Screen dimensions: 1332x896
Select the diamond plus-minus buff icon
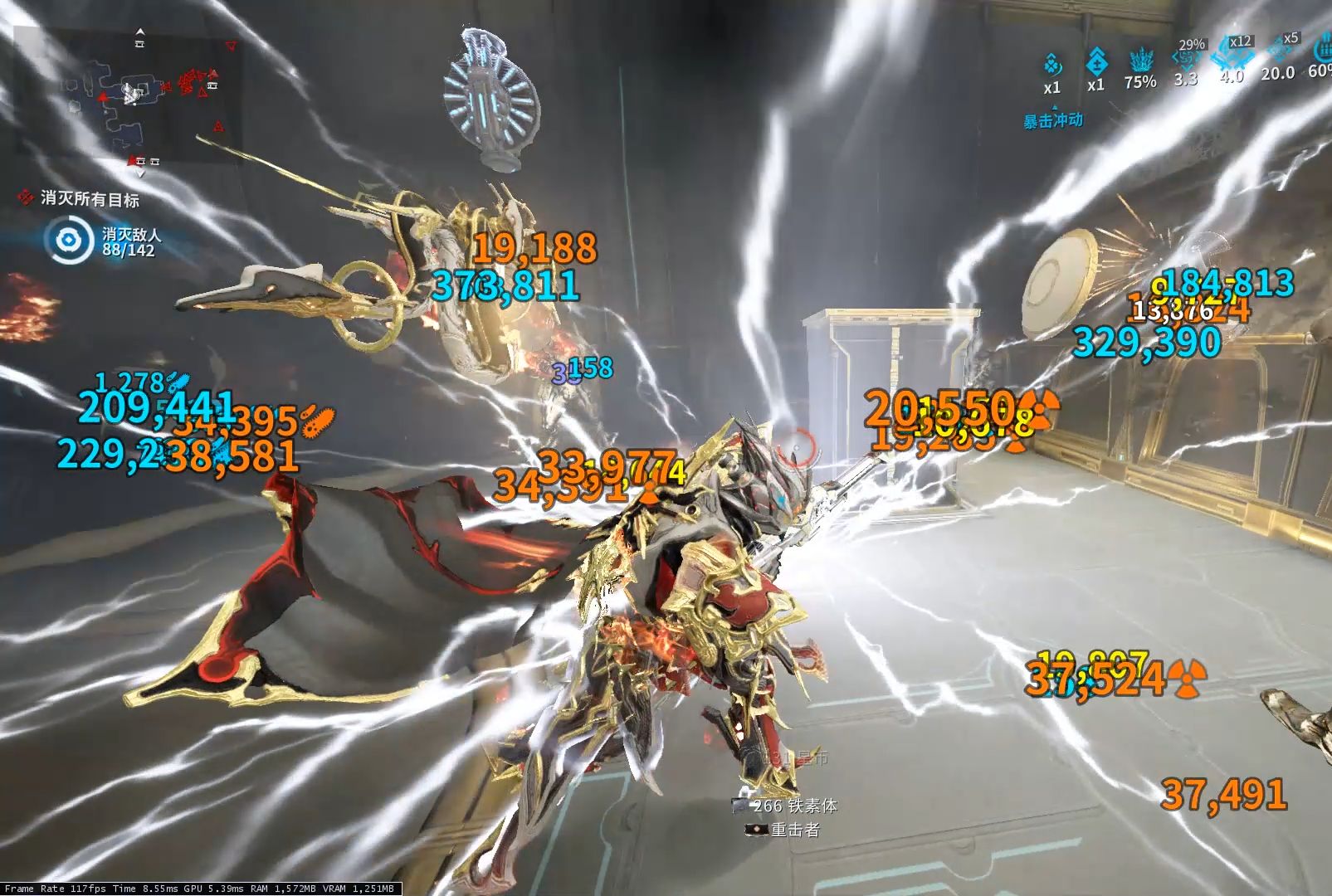click(1096, 61)
